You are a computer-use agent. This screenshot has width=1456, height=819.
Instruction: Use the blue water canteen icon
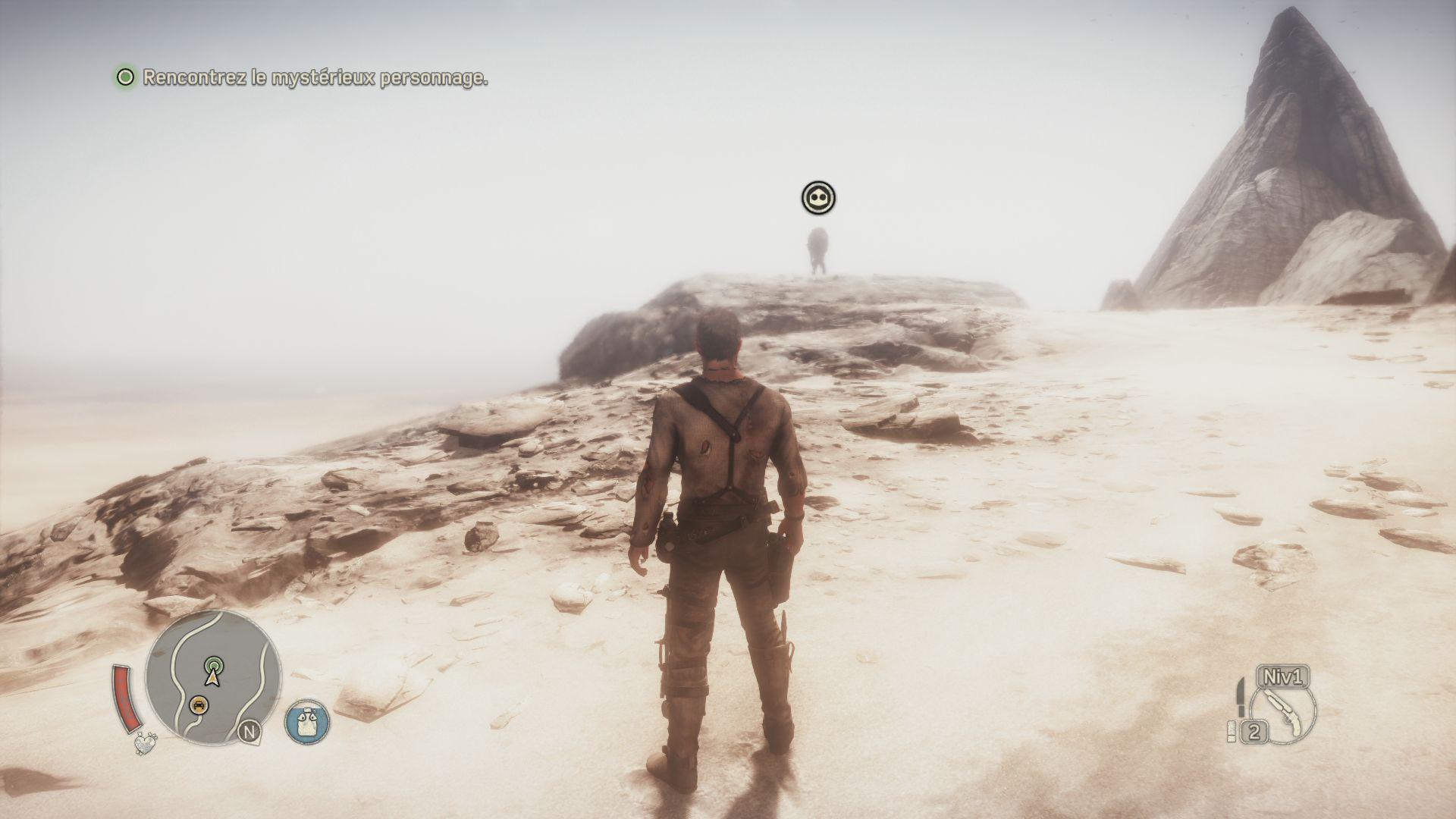click(x=307, y=721)
